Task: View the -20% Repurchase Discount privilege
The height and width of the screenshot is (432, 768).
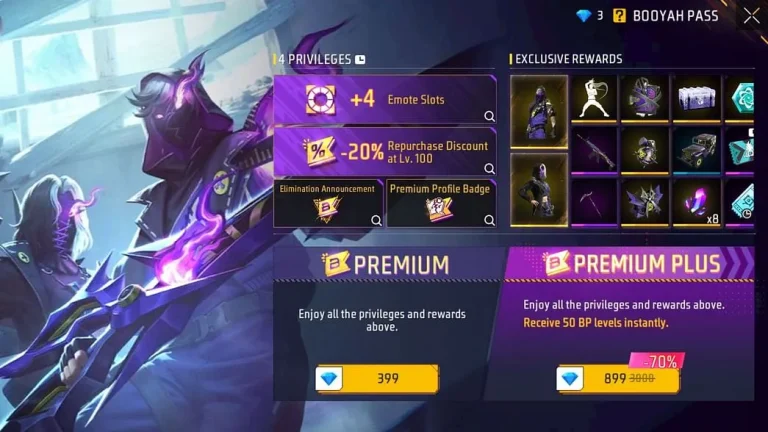Action: 384,152
